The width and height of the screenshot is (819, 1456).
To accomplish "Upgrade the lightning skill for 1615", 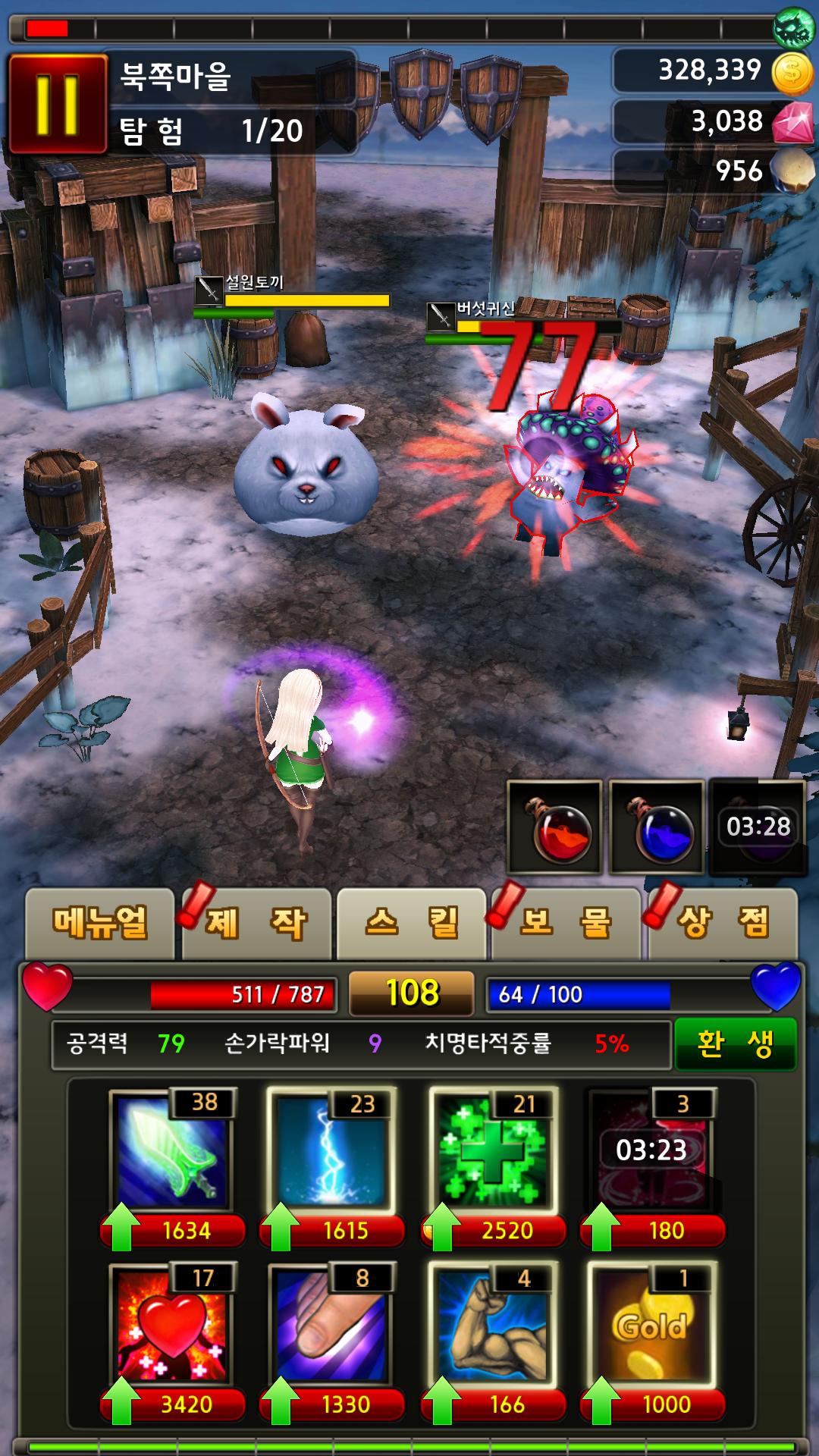I will (332, 1230).
